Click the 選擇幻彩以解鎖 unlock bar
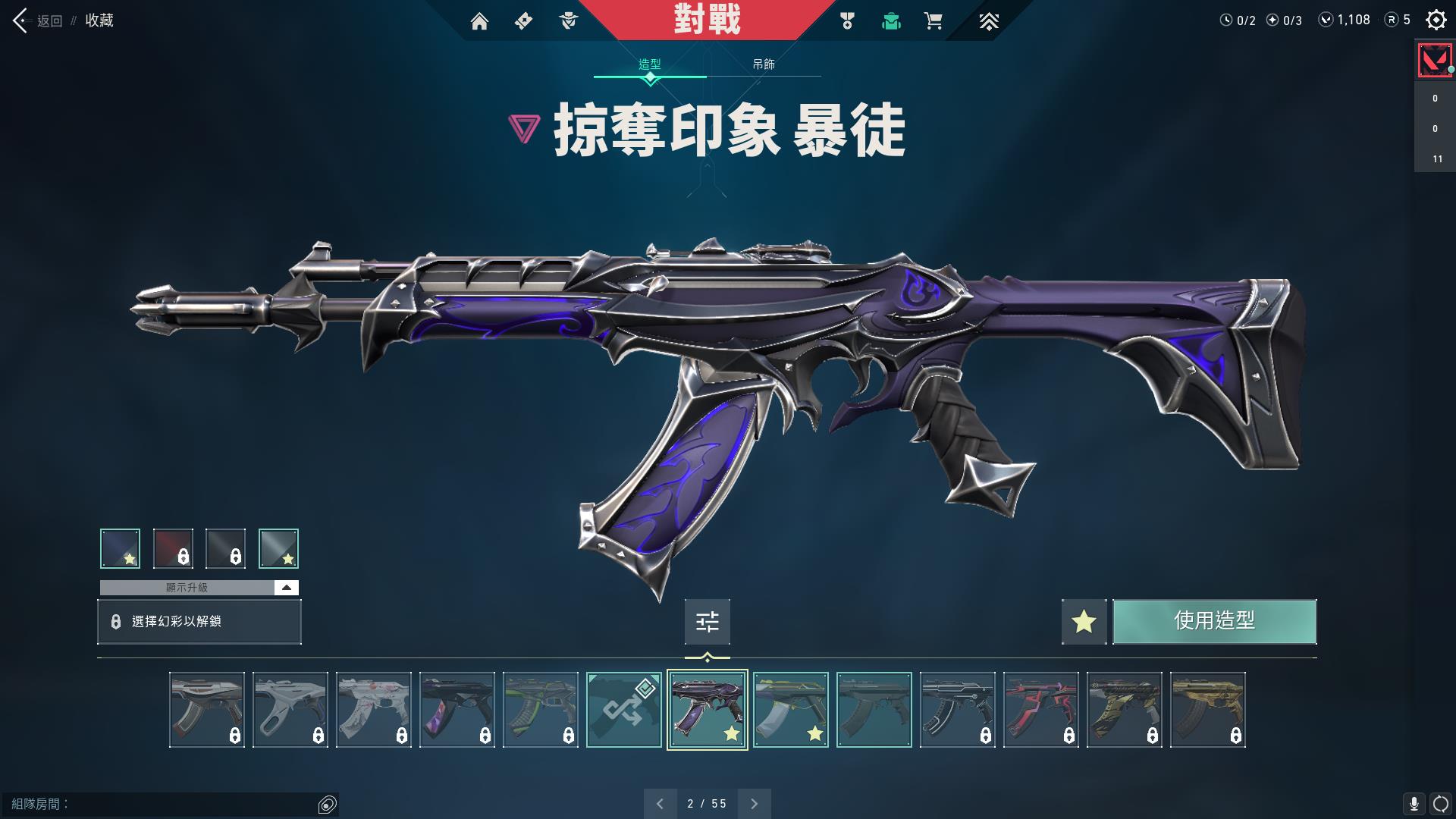 [199, 622]
